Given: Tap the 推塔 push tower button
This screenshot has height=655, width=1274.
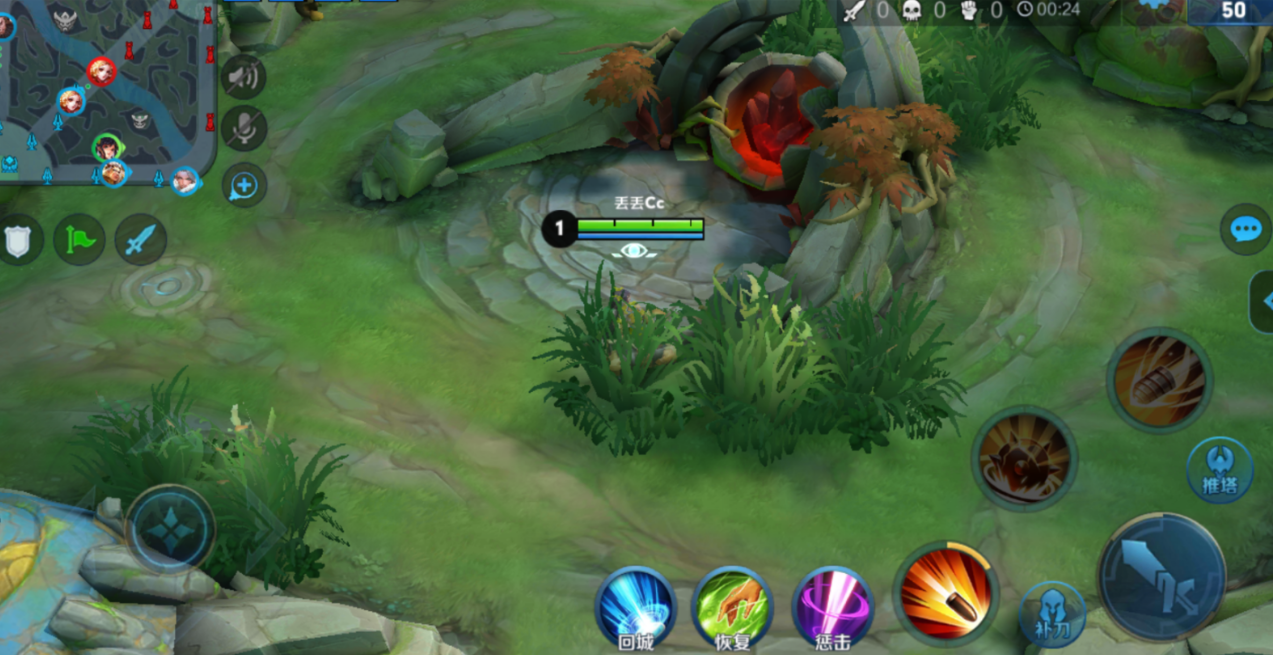Looking at the screenshot, I should click(x=1219, y=470).
